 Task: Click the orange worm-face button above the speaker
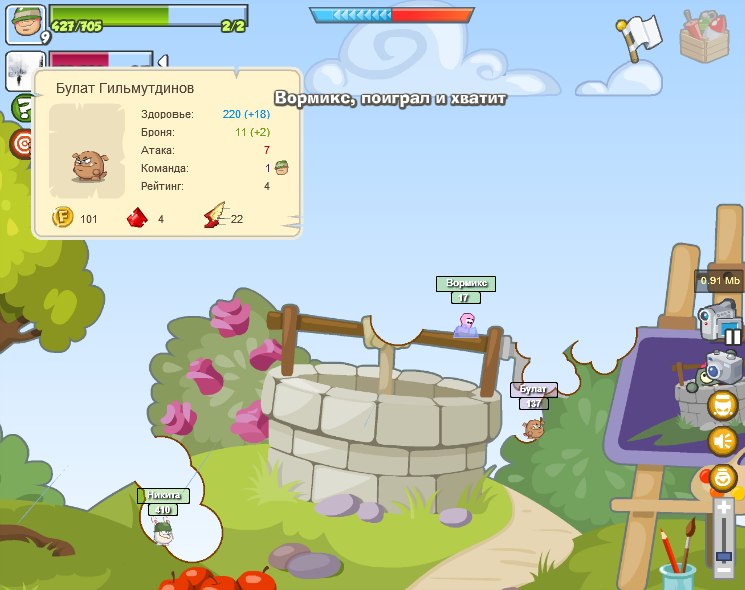coord(723,406)
